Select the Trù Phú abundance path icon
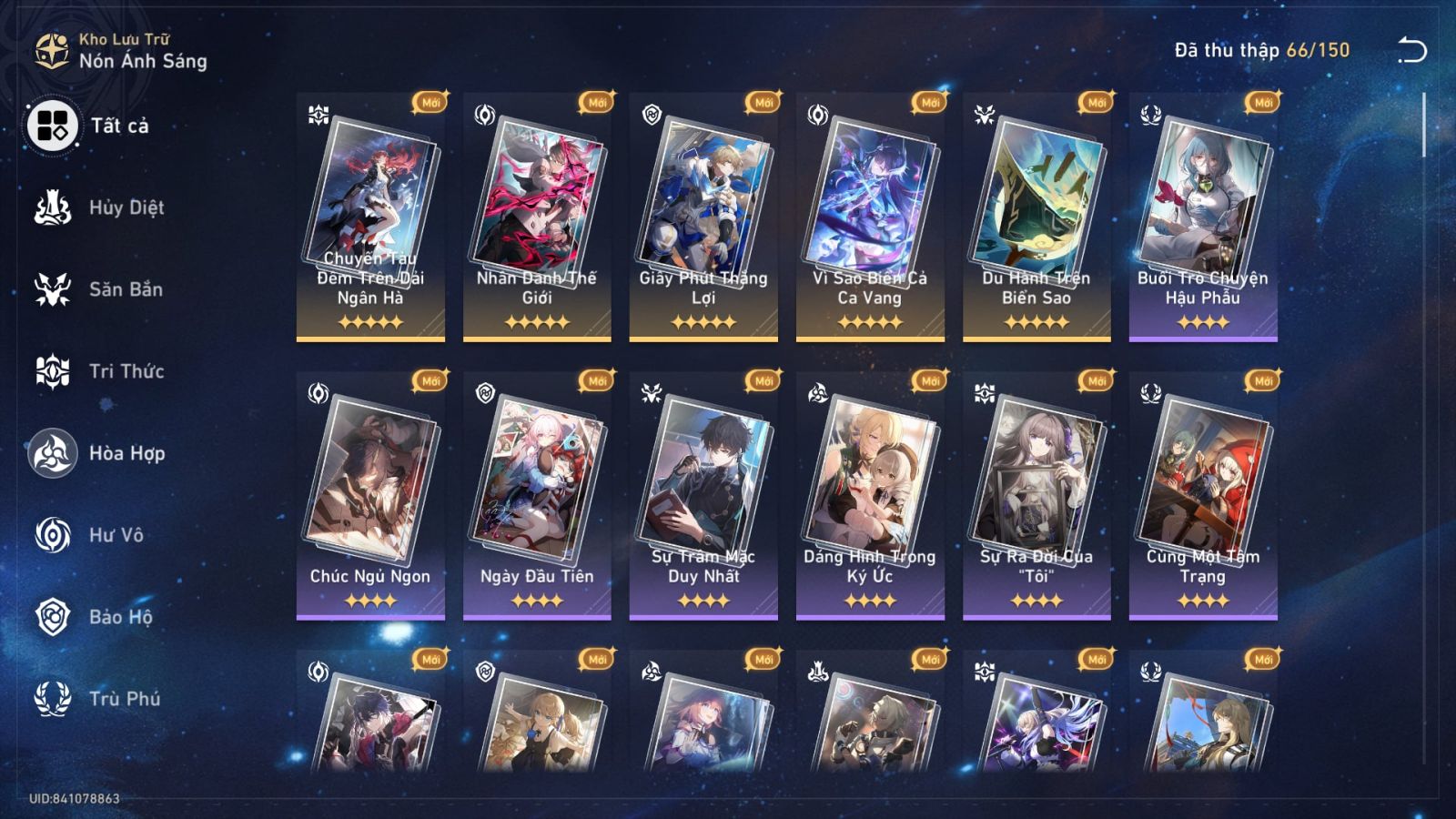1456x819 pixels. (53, 699)
